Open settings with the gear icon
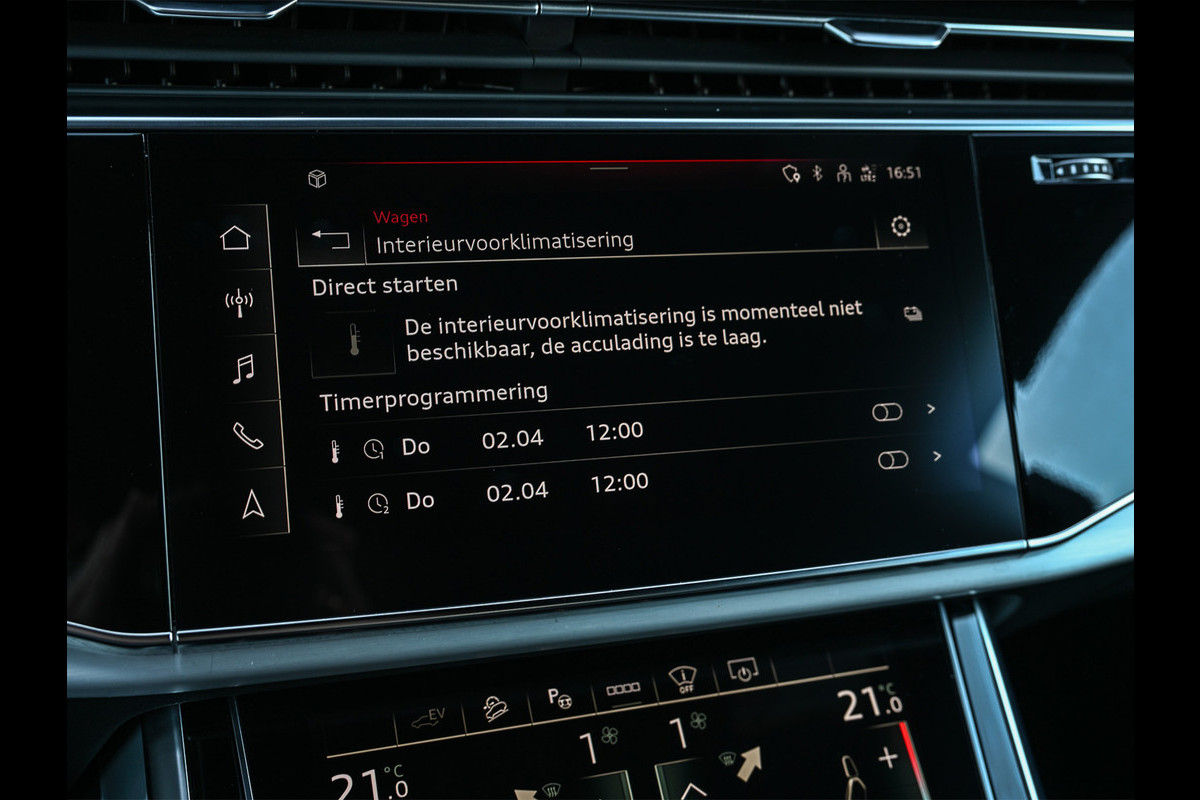The width and height of the screenshot is (1200, 800). (x=900, y=226)
